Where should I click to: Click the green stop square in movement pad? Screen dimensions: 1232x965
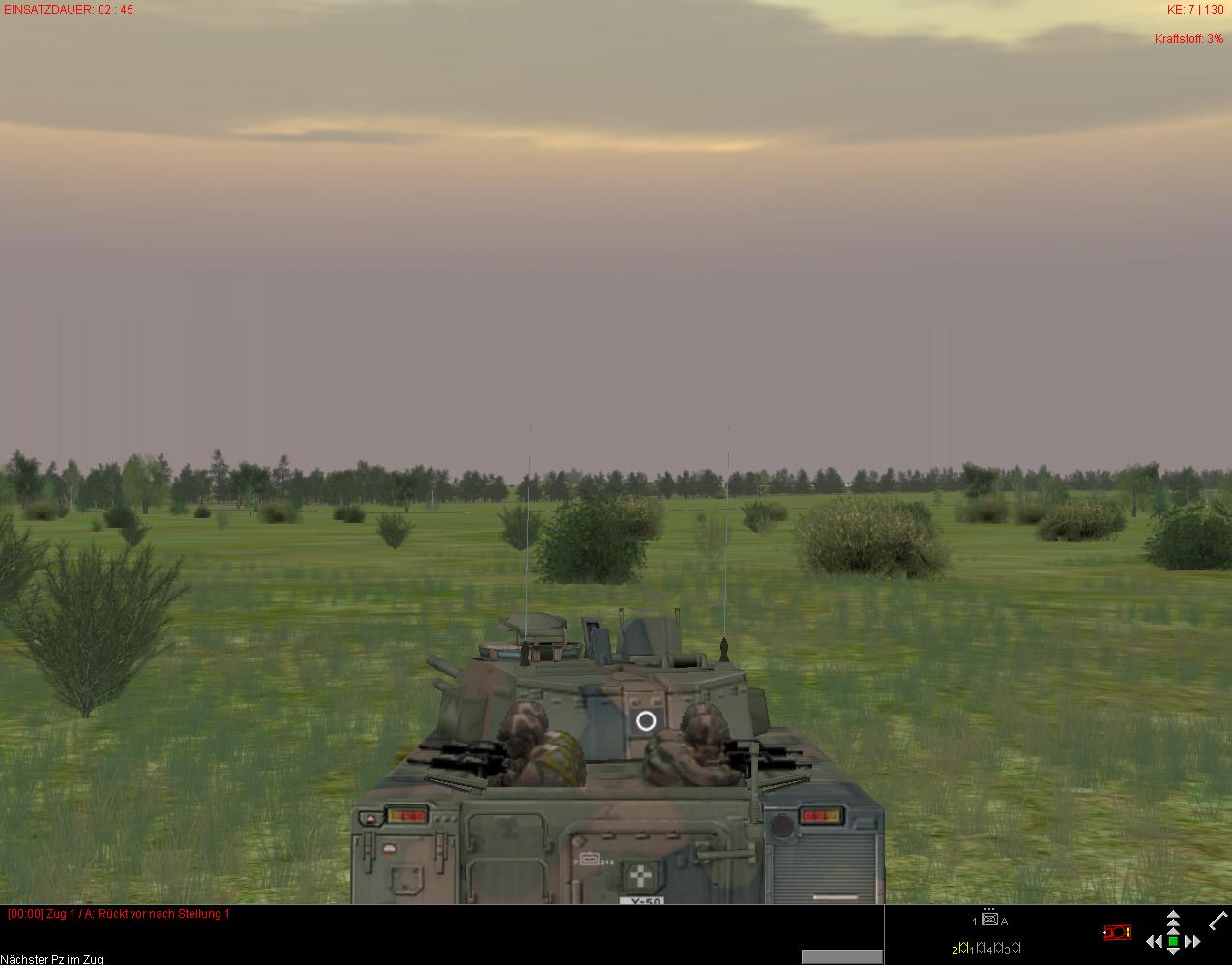(x=1173, y=941)
